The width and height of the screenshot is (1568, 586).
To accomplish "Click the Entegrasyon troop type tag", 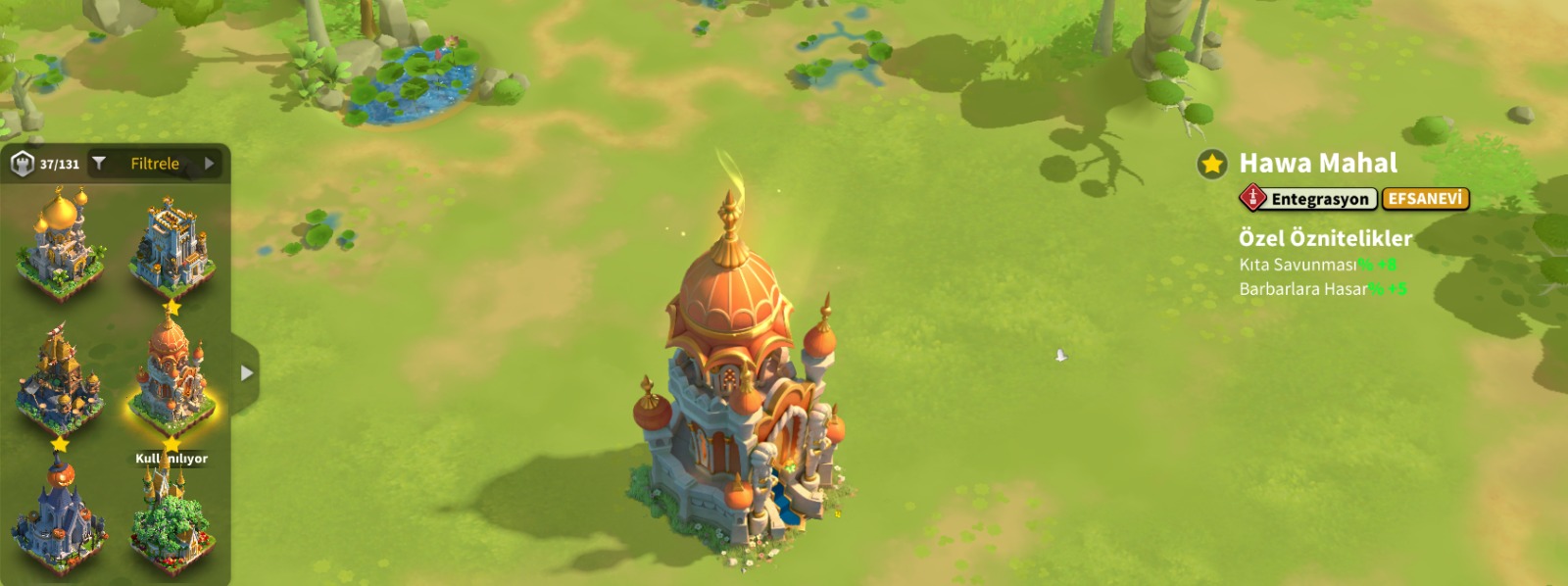I will pos(1308,199).
